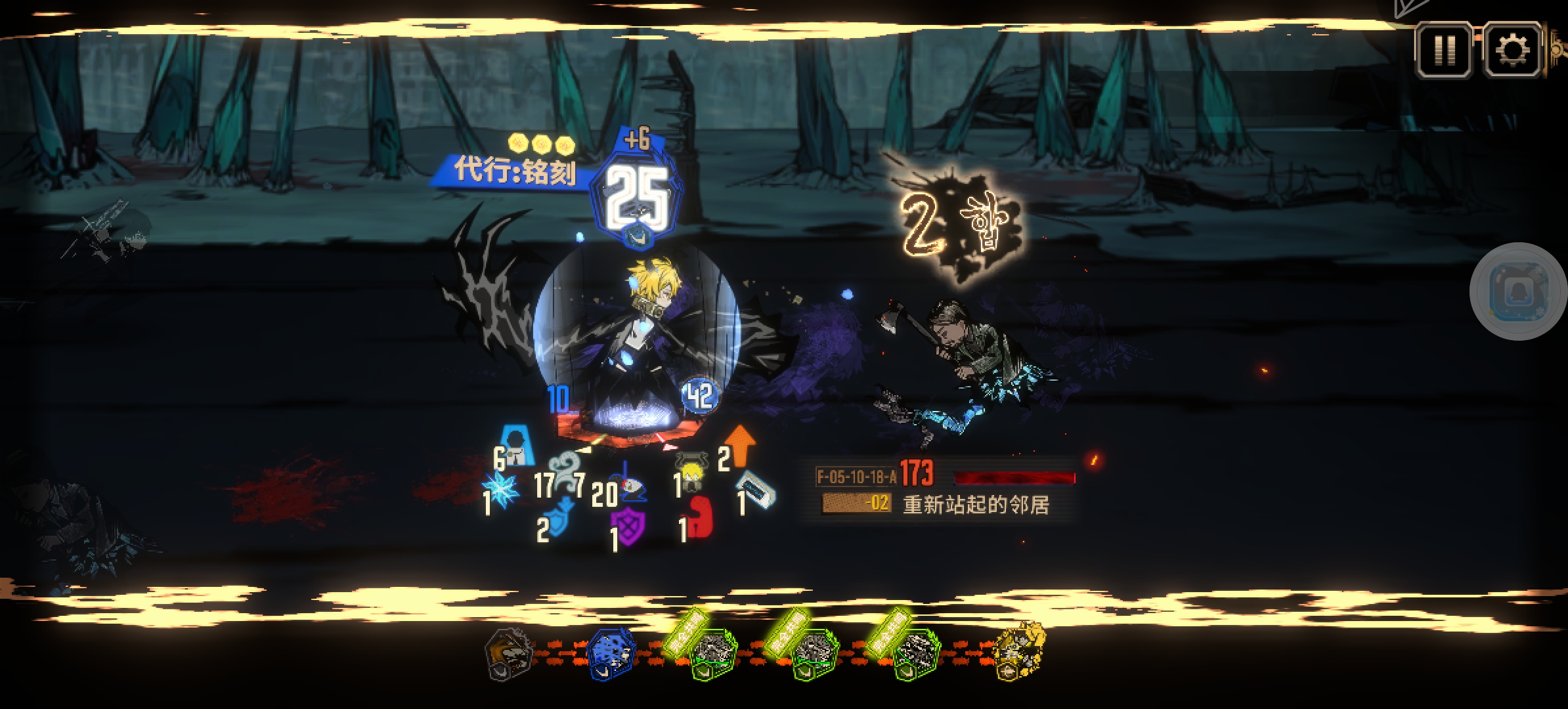Select the blue portrait in the turn order

[x=611, y=653]
